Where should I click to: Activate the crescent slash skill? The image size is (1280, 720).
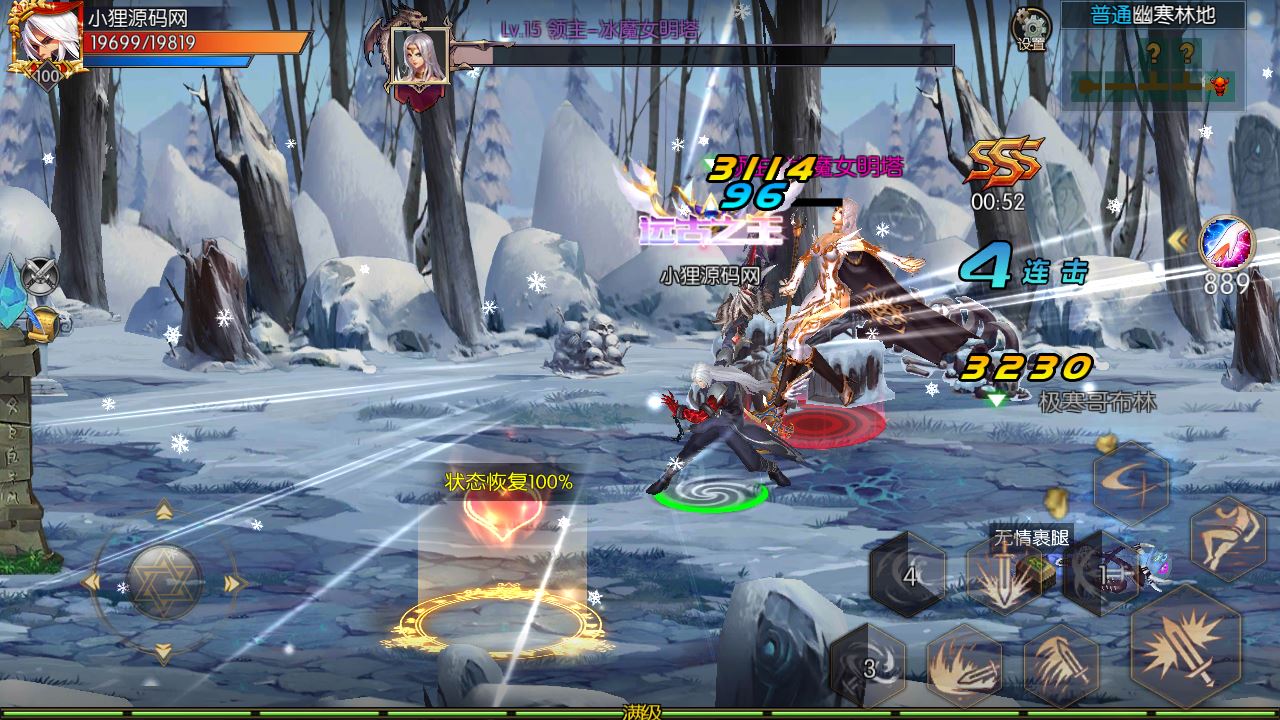click(1131, 483)
